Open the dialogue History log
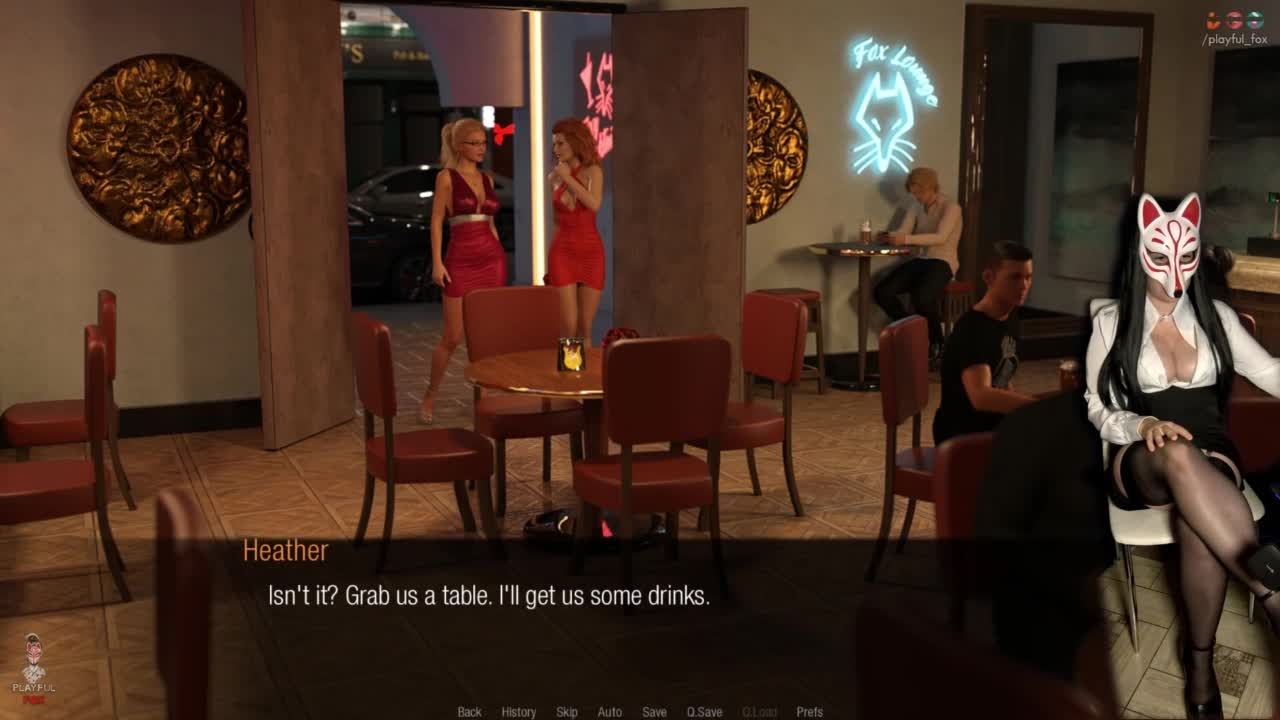The image size is (1280, 720). 518,712
